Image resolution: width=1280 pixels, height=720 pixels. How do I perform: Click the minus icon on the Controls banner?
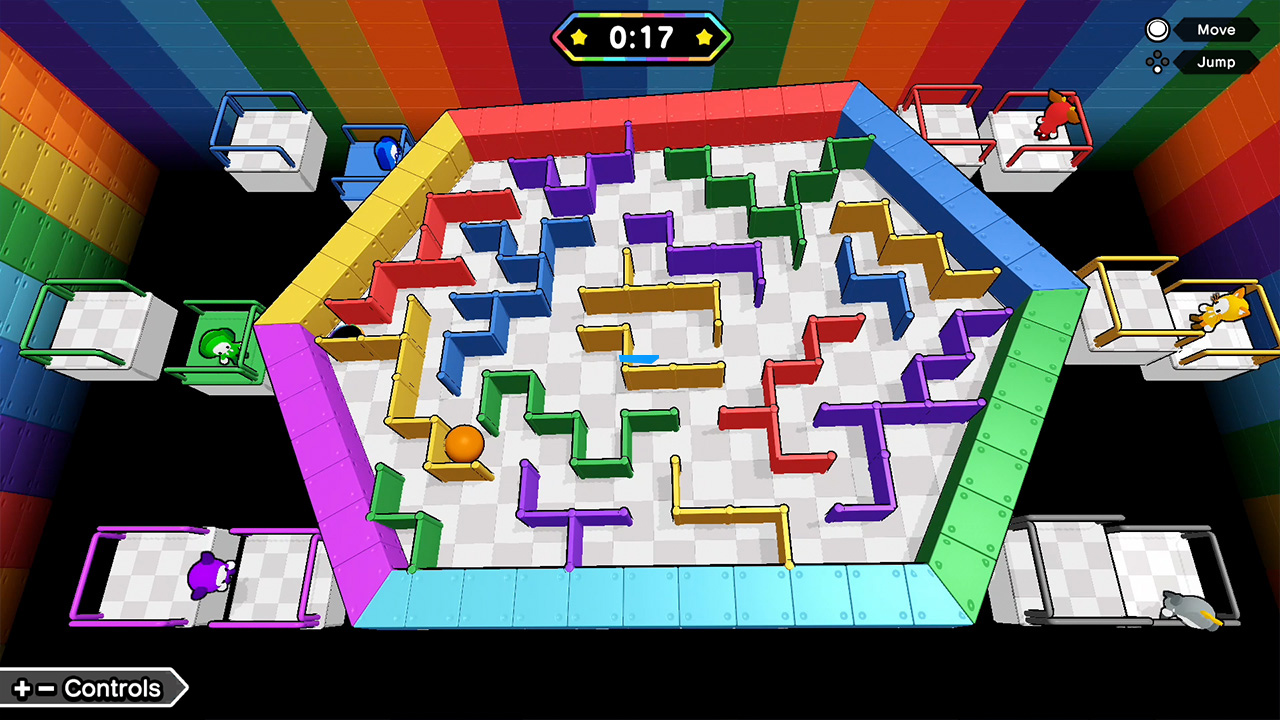[46, 688]
